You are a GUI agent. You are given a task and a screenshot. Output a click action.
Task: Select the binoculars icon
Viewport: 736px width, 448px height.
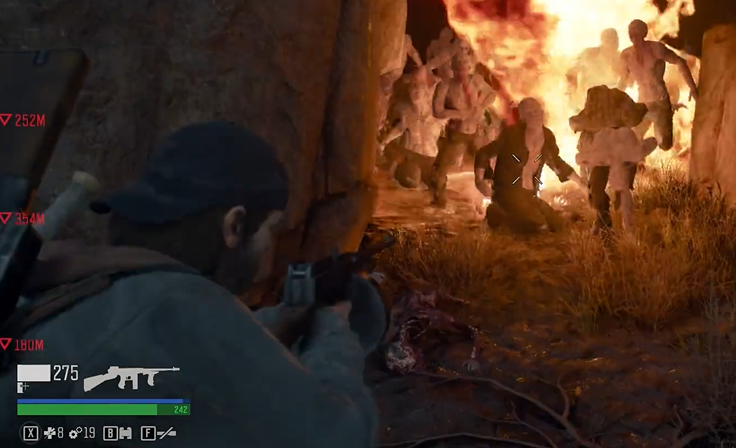click(125, 434)
